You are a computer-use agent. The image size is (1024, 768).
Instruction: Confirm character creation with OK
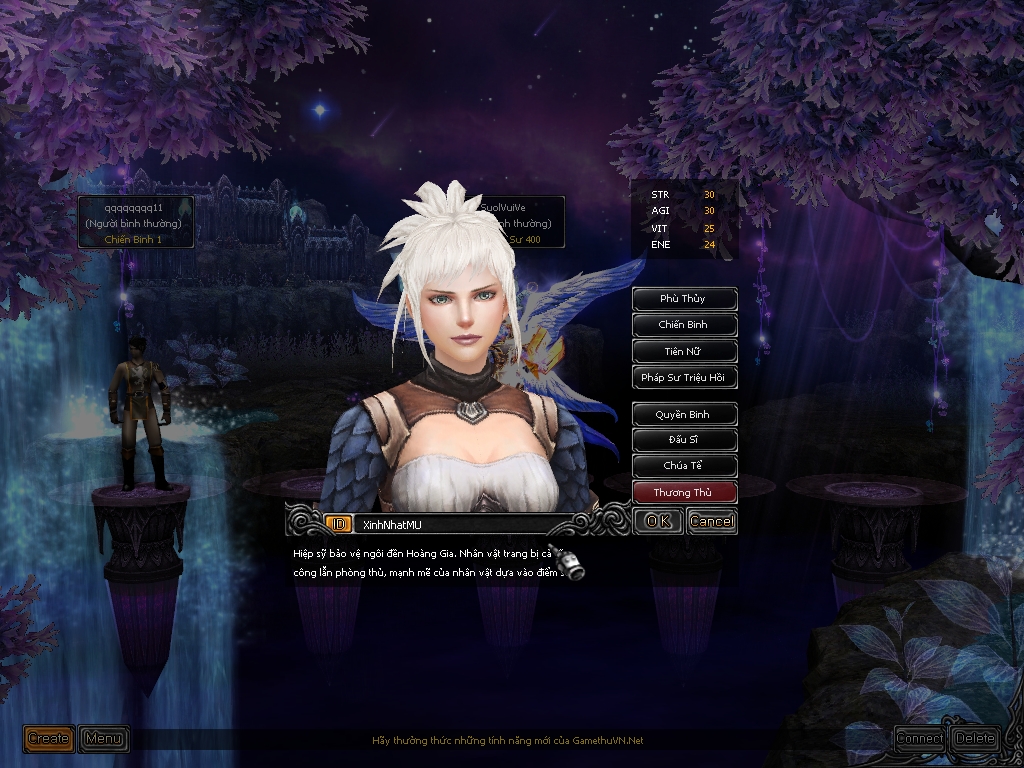[658, 521]
